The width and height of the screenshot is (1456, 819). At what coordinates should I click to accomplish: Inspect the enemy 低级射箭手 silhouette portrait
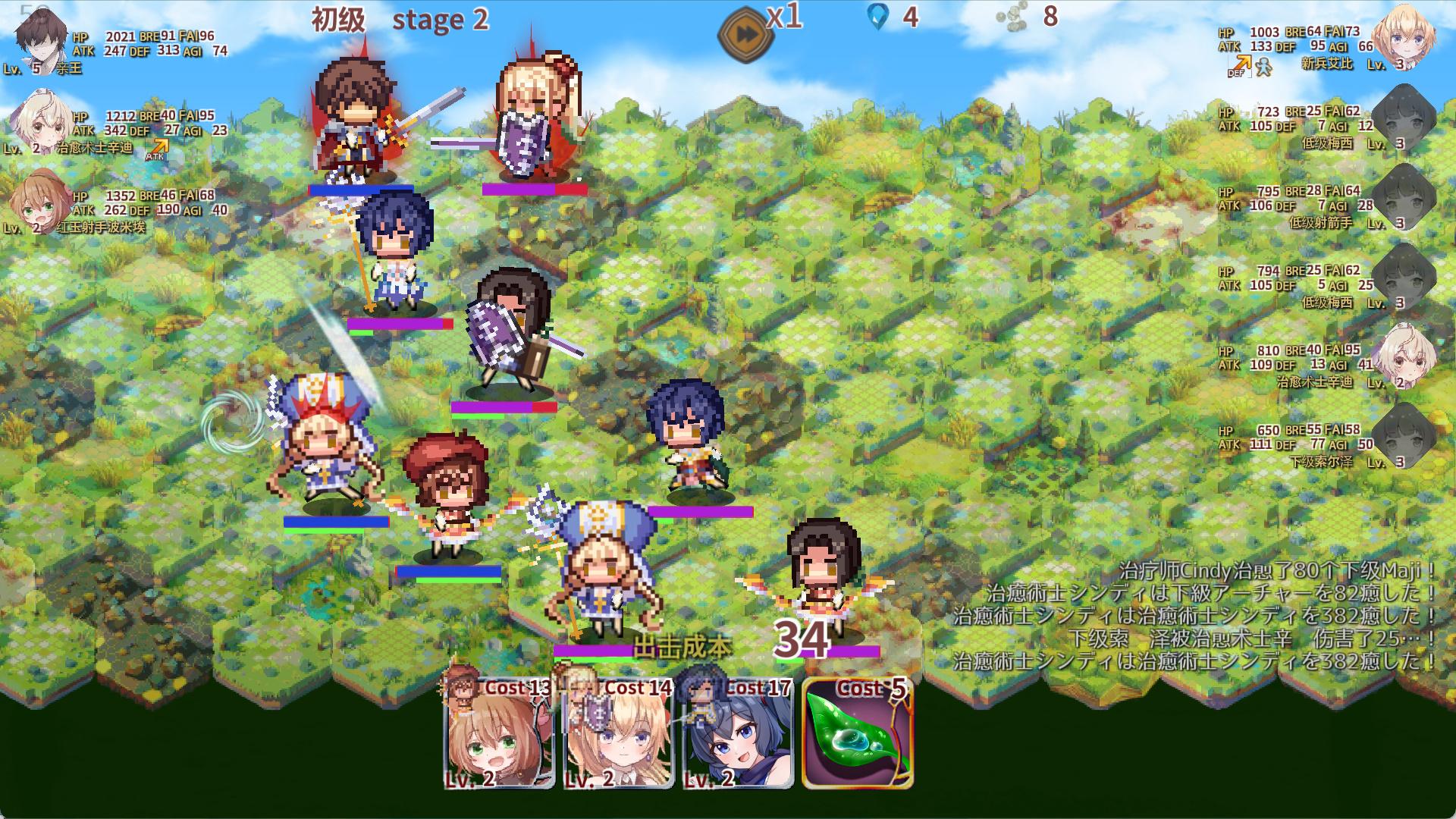coord(1405,196)
